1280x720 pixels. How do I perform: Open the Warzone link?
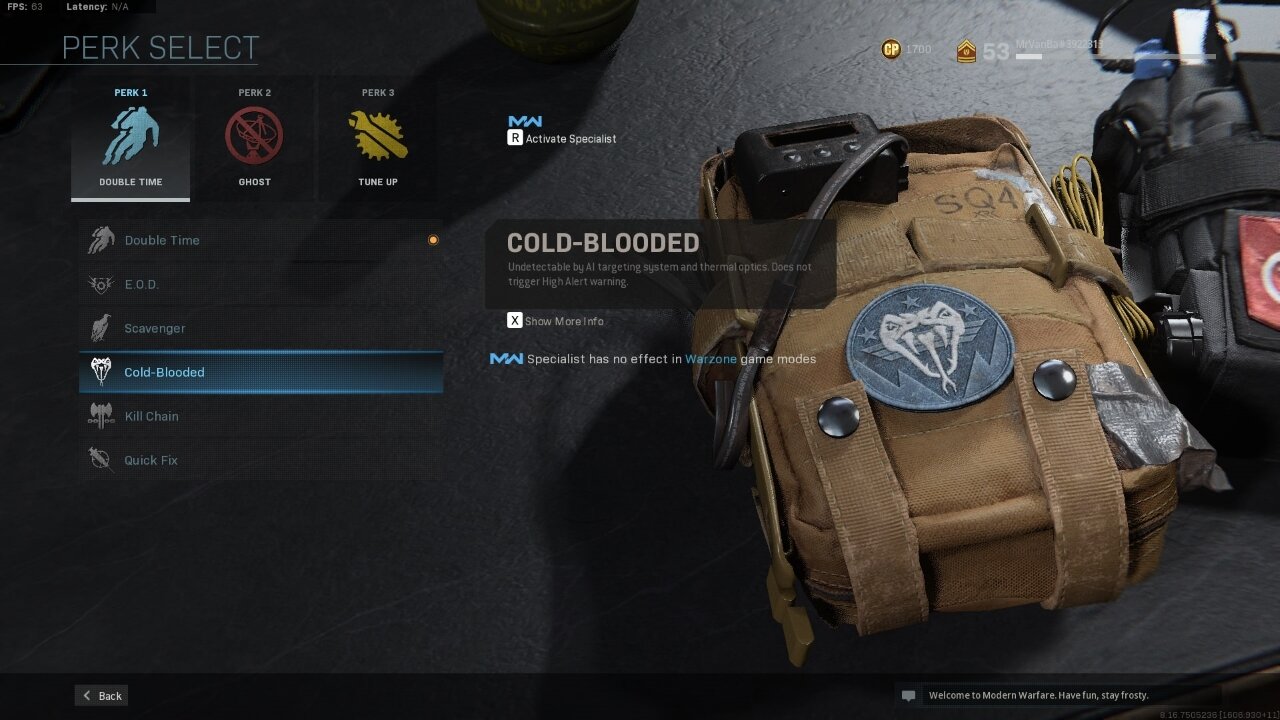[709, 358]
